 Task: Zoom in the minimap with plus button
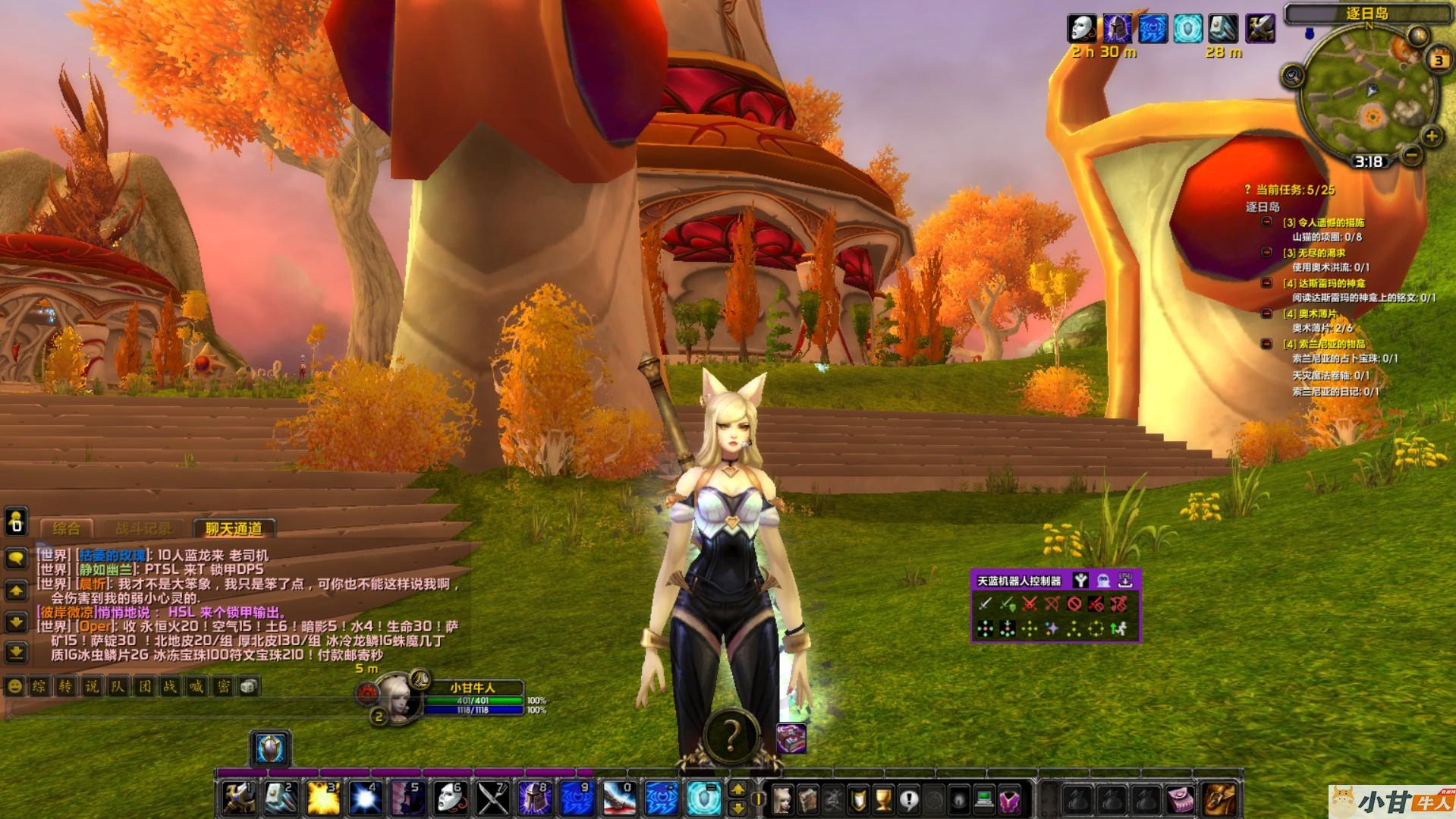pos(1431,137)
